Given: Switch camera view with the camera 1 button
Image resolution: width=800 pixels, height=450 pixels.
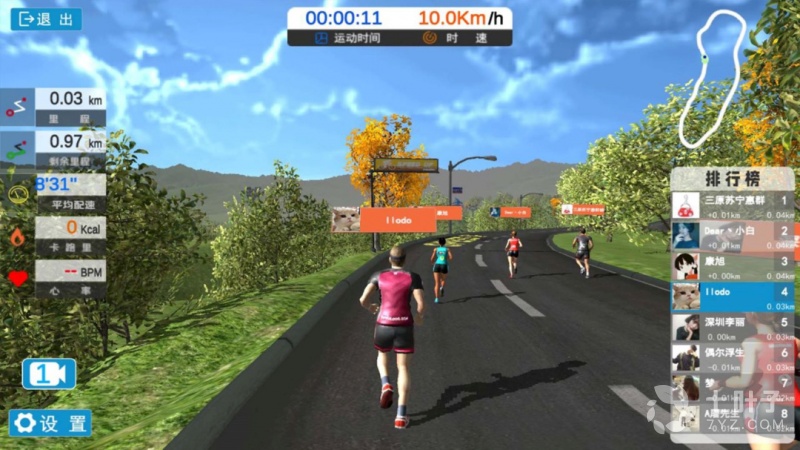Looking at the screenshot, I should click(49, 373).
